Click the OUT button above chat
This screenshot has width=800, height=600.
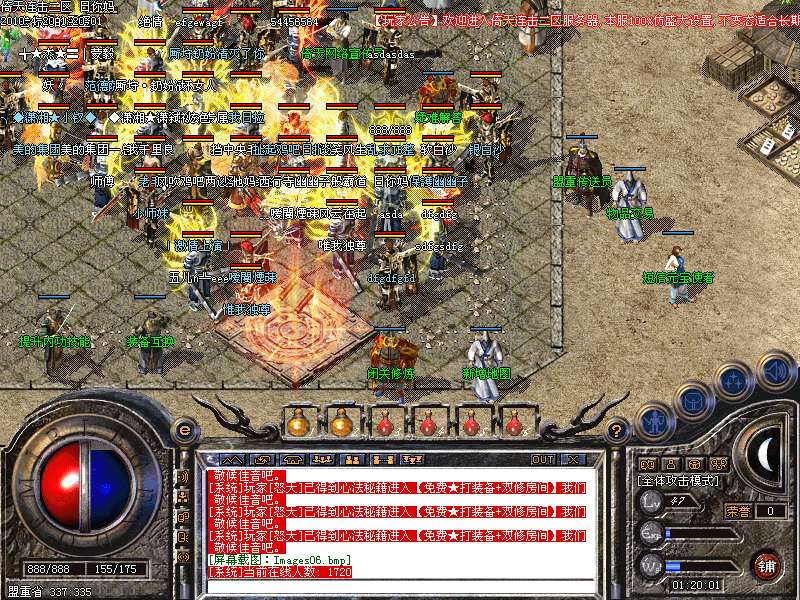[542, 459]
